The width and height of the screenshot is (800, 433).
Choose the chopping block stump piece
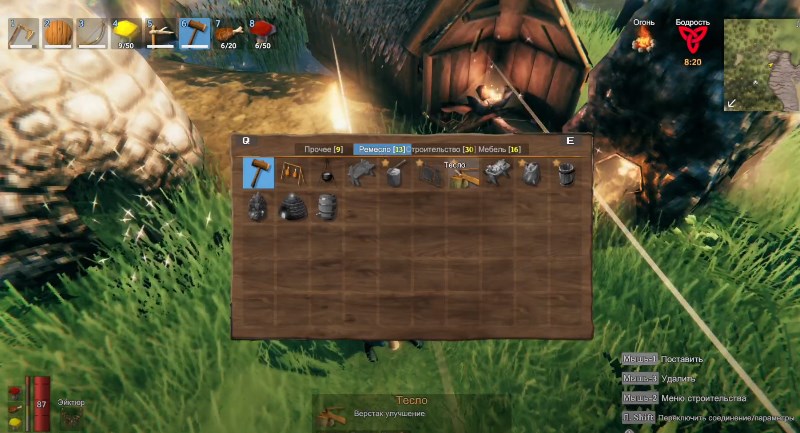(395, 175)
